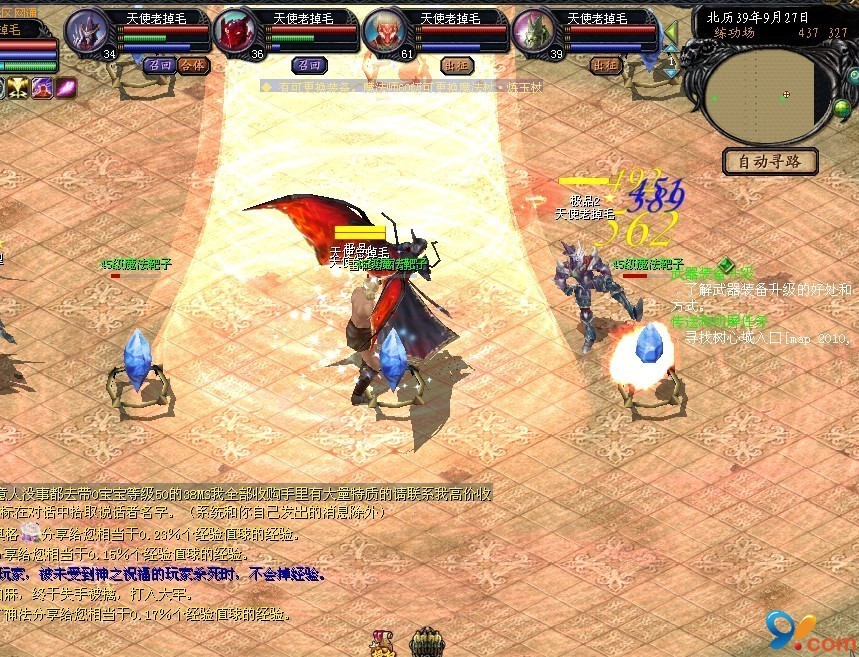The height and width of the screenshot is (657, 859).
Task: Open the 武器装备升级 quest tracker entry
Action: 712,273
